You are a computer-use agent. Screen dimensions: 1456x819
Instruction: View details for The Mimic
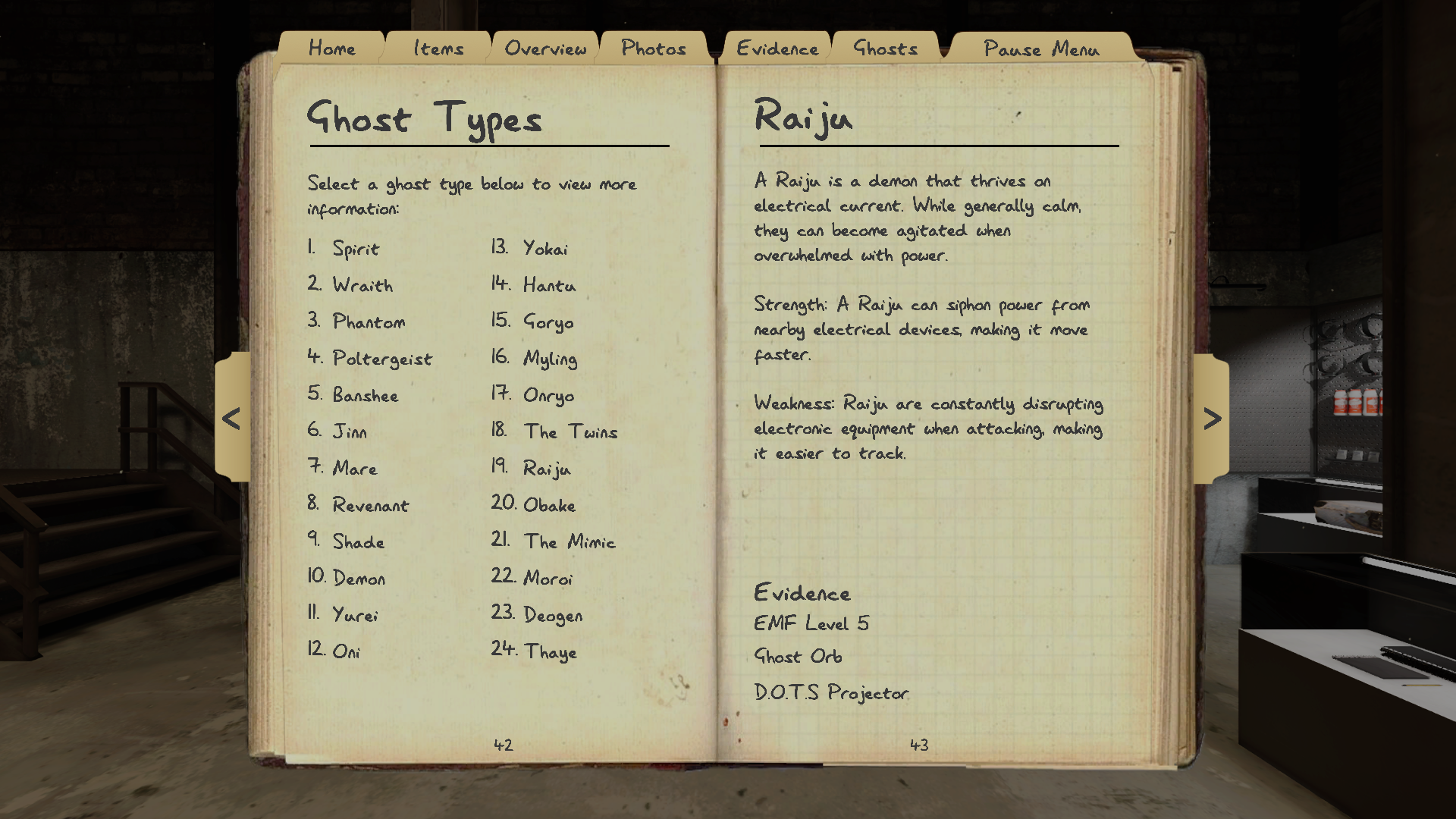pos(570,541)
